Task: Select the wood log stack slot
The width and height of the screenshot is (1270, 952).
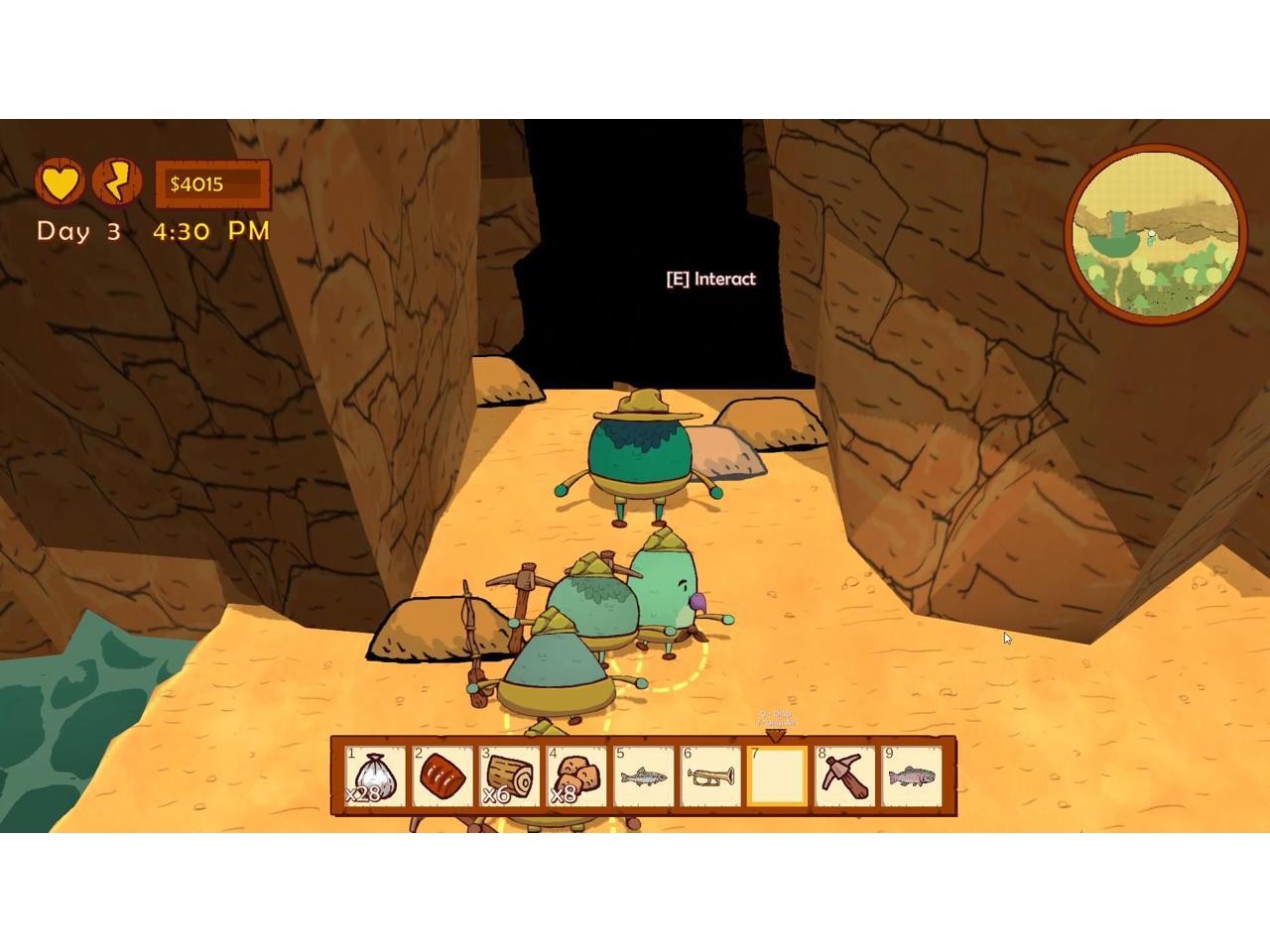Action: click(509, 776)
